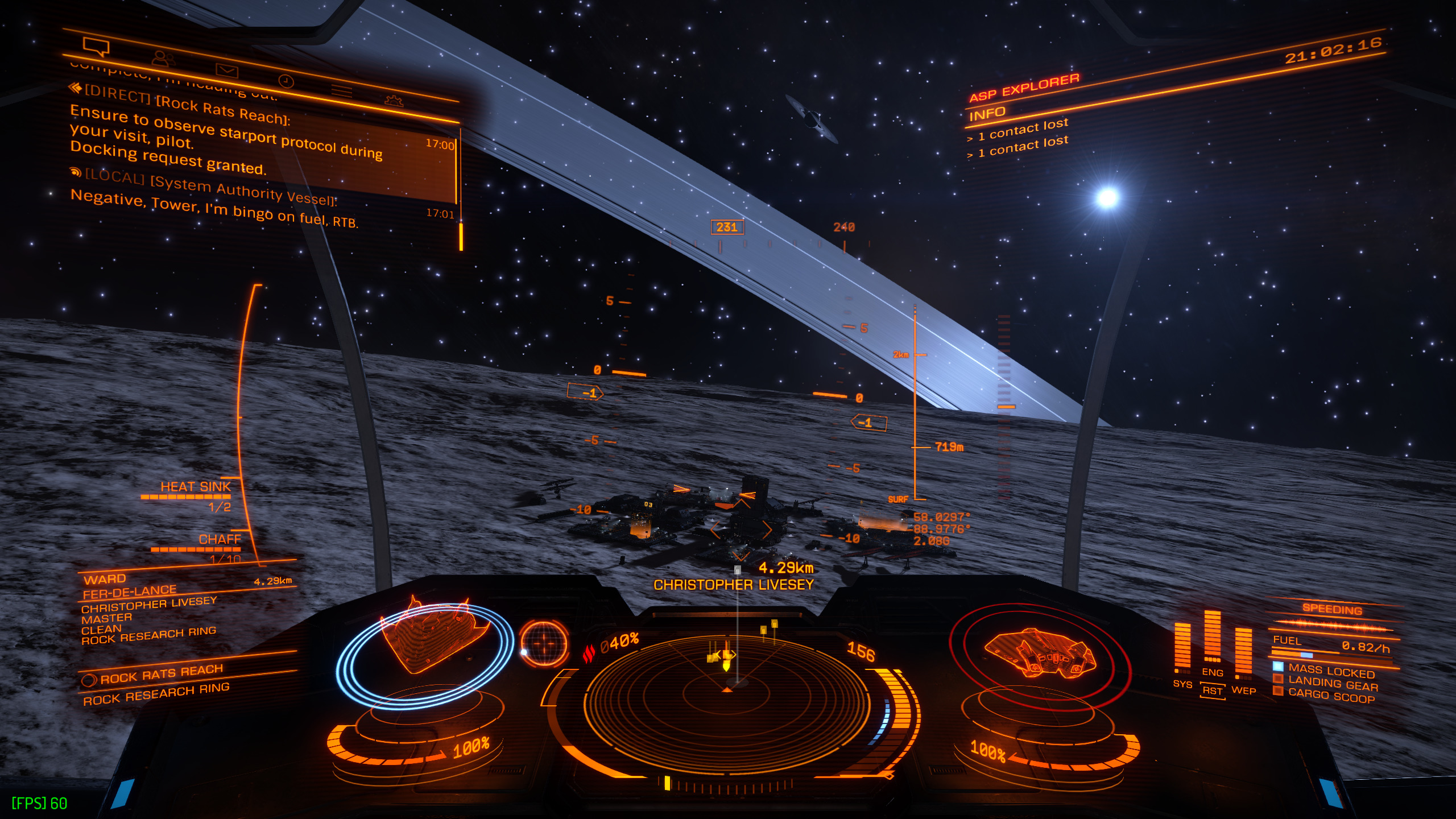Click the Rock Rats Reach destination entry

(162, 675)
